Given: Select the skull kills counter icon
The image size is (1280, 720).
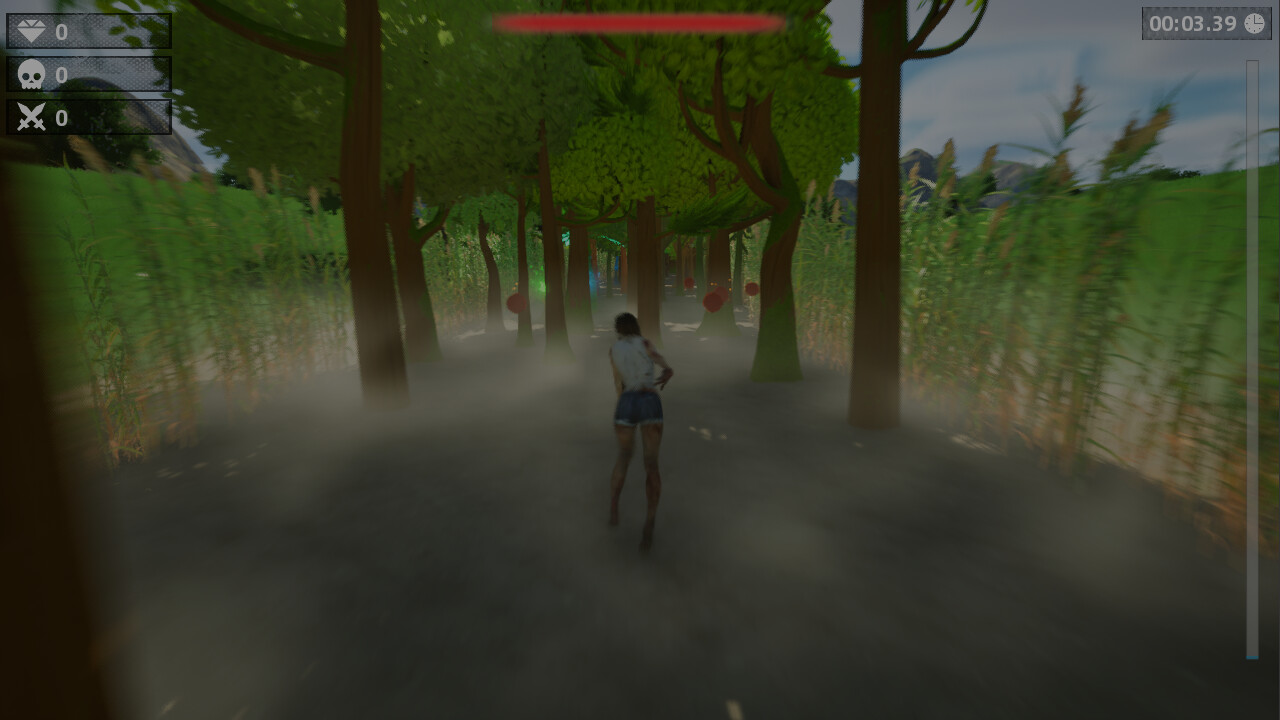Looking at the screenshot, I should 30,74.
